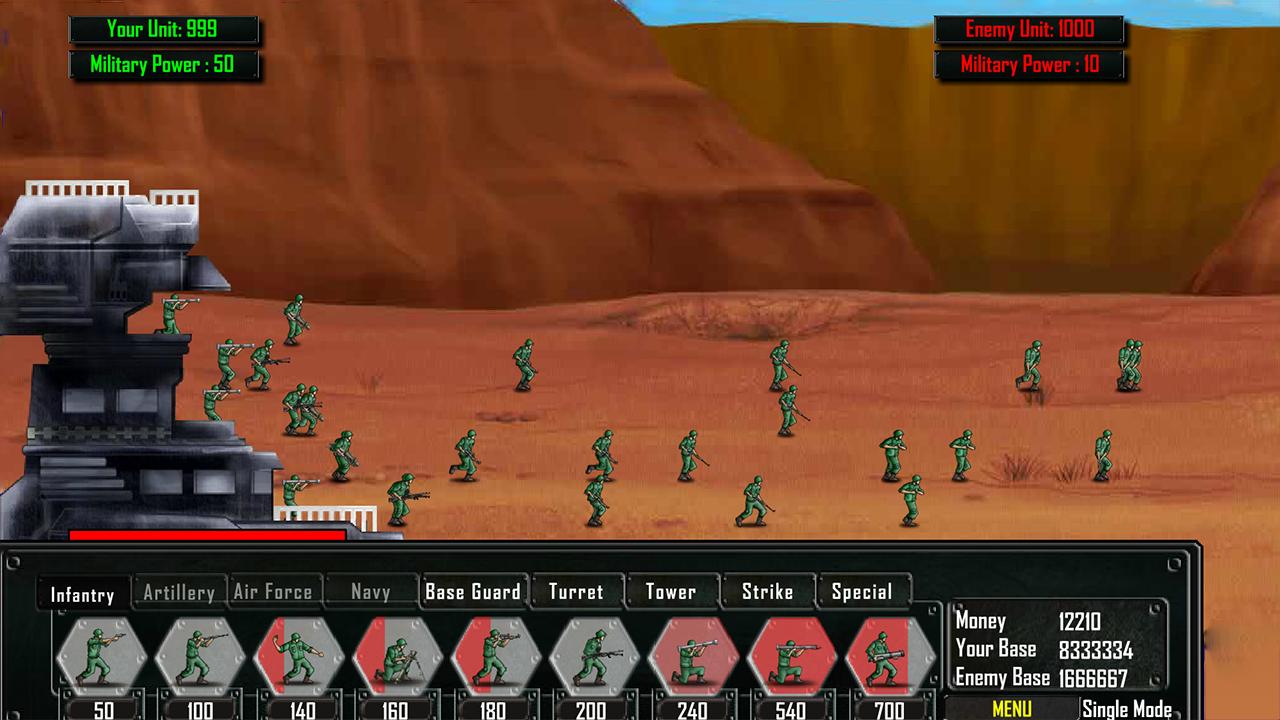This screenshot has width=1280, height=720.
Task: View the Navy units tab
Action: (370, 592)
